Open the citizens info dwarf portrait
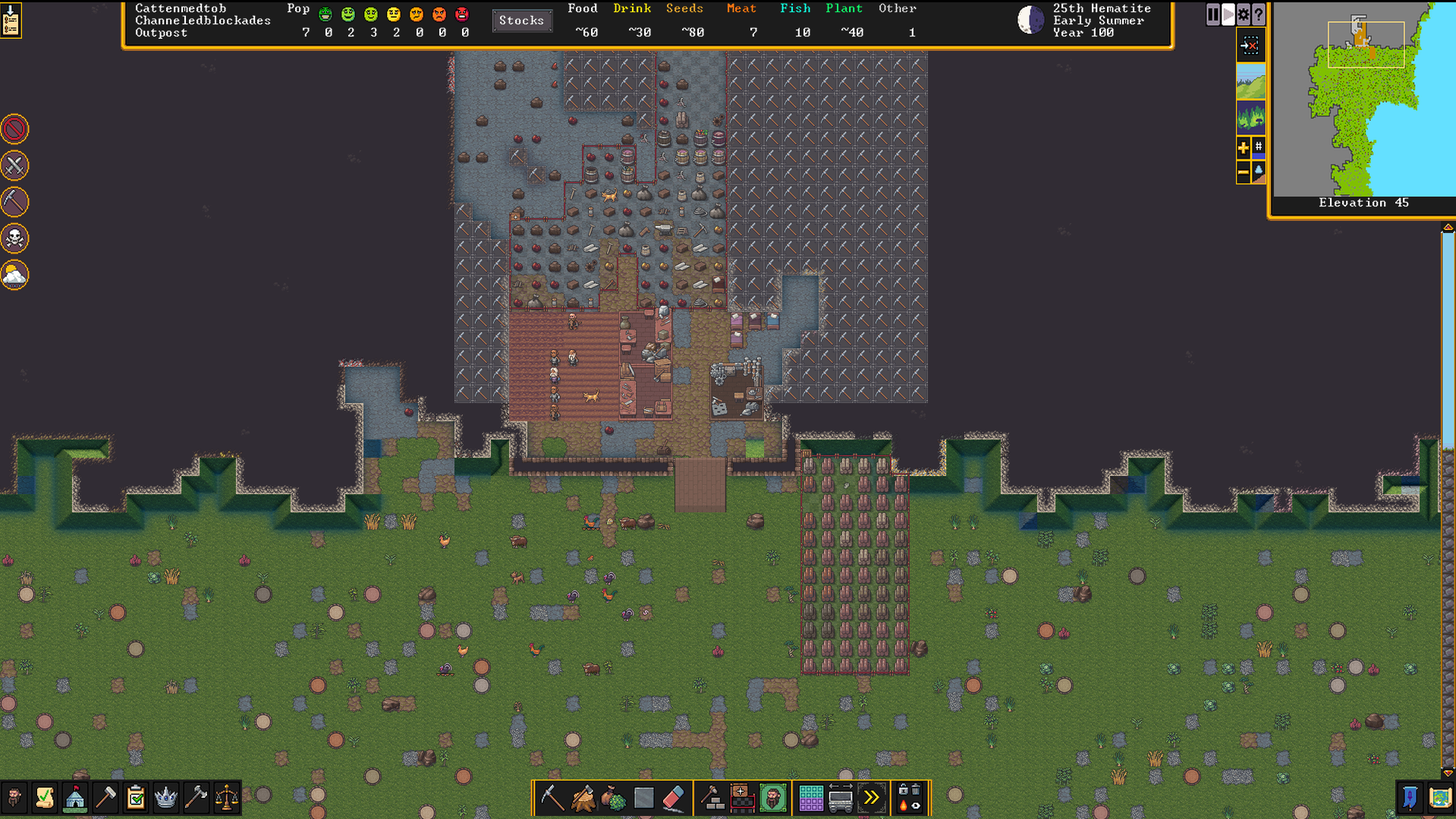1456x819 pixels. coord(14,798)
